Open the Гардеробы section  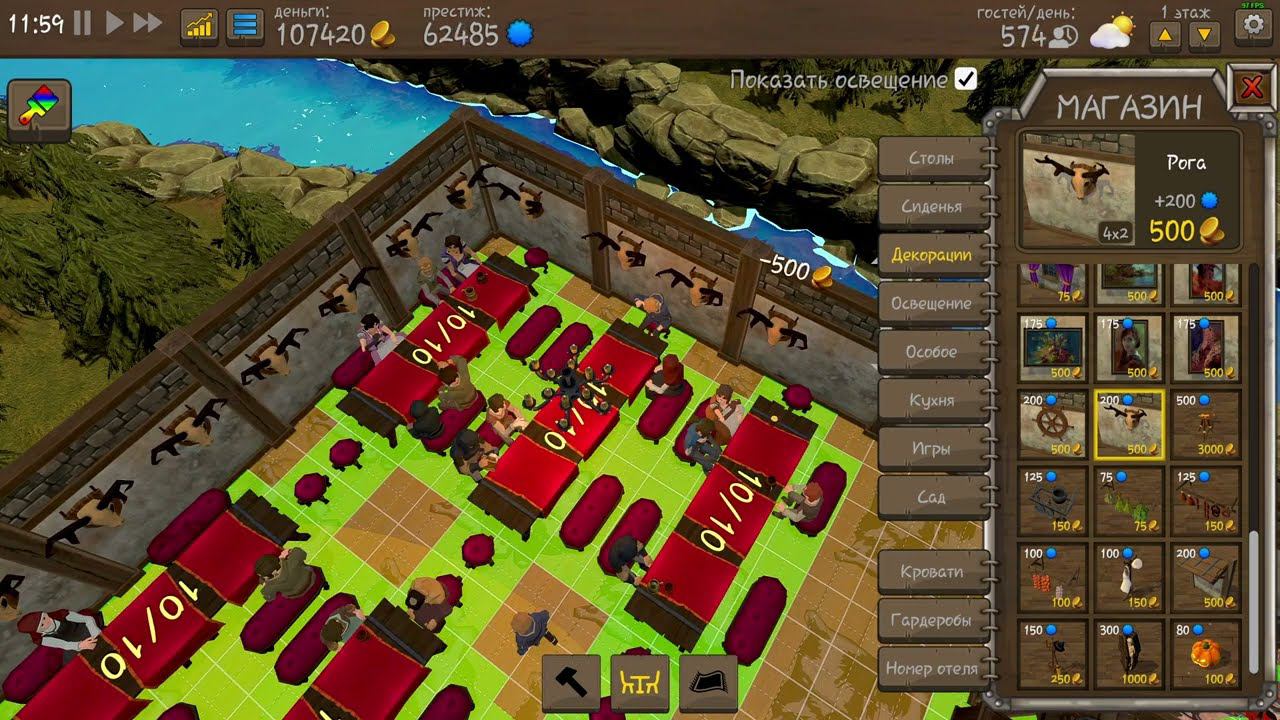point(932,620)
